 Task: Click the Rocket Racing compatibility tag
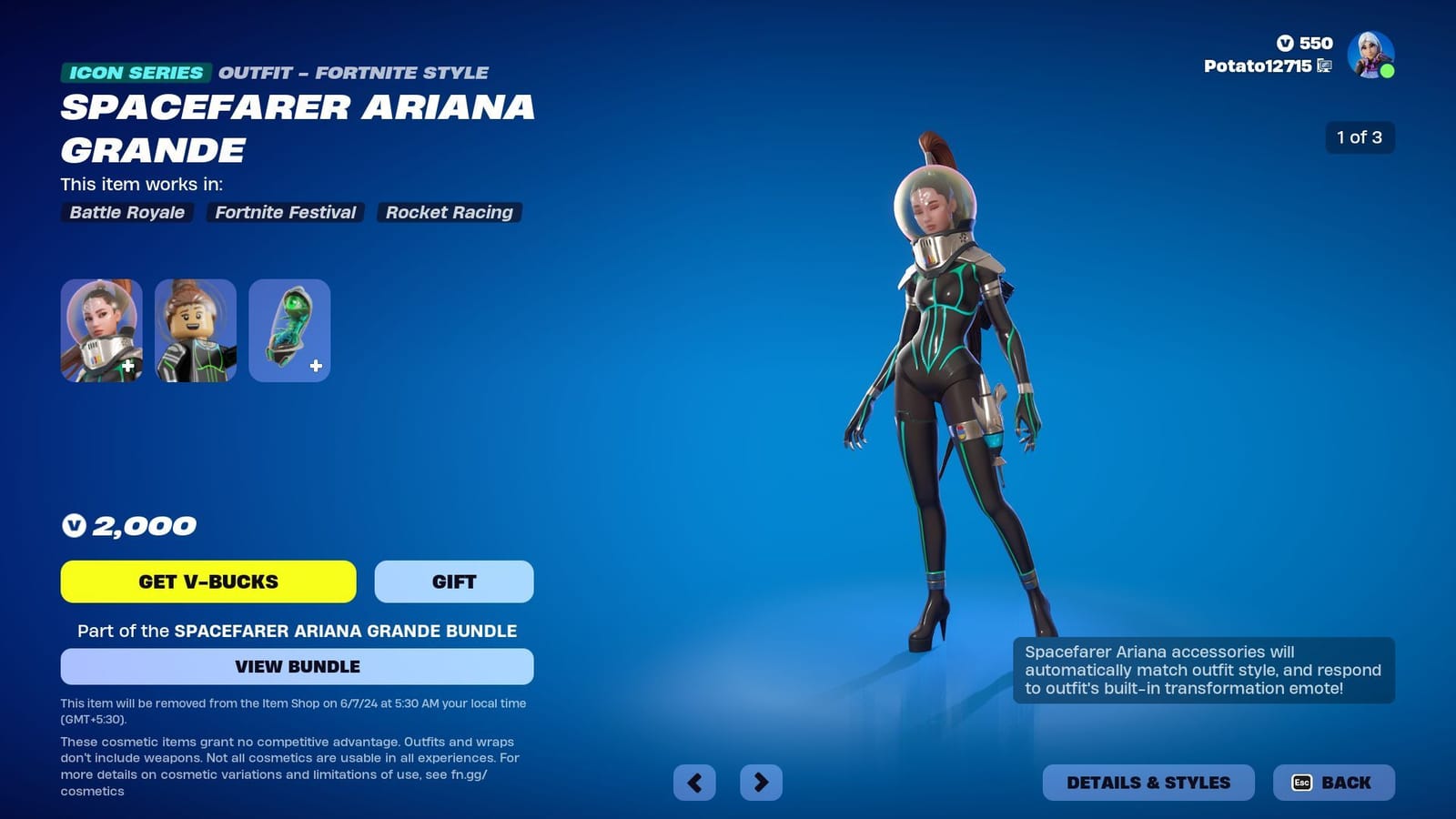450,213
